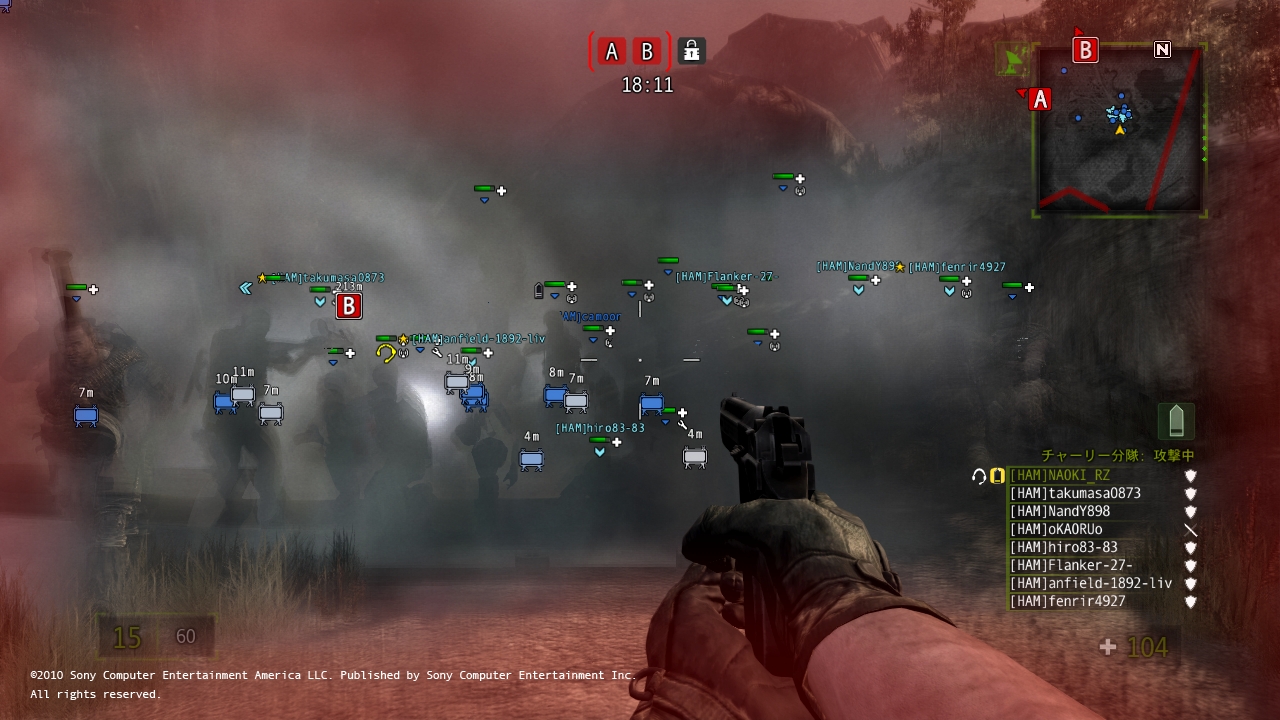Click the green bullet icon above squad list
Viewport: 1280px width, 720px height.
pos(1176,420)
